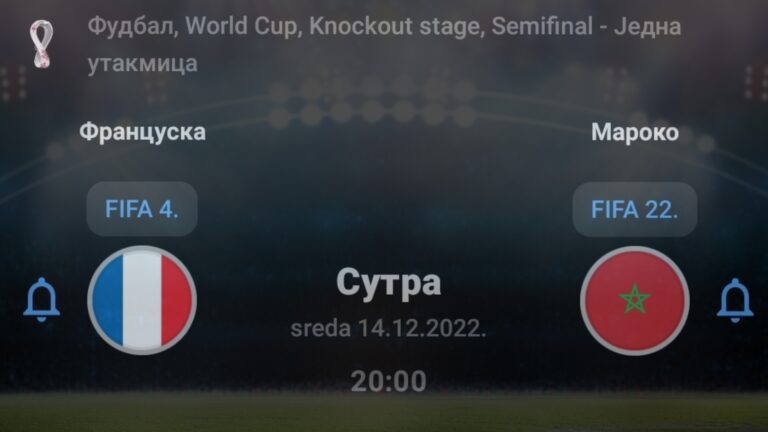Open the France flag team badge
768x432 pixels.
142,300
